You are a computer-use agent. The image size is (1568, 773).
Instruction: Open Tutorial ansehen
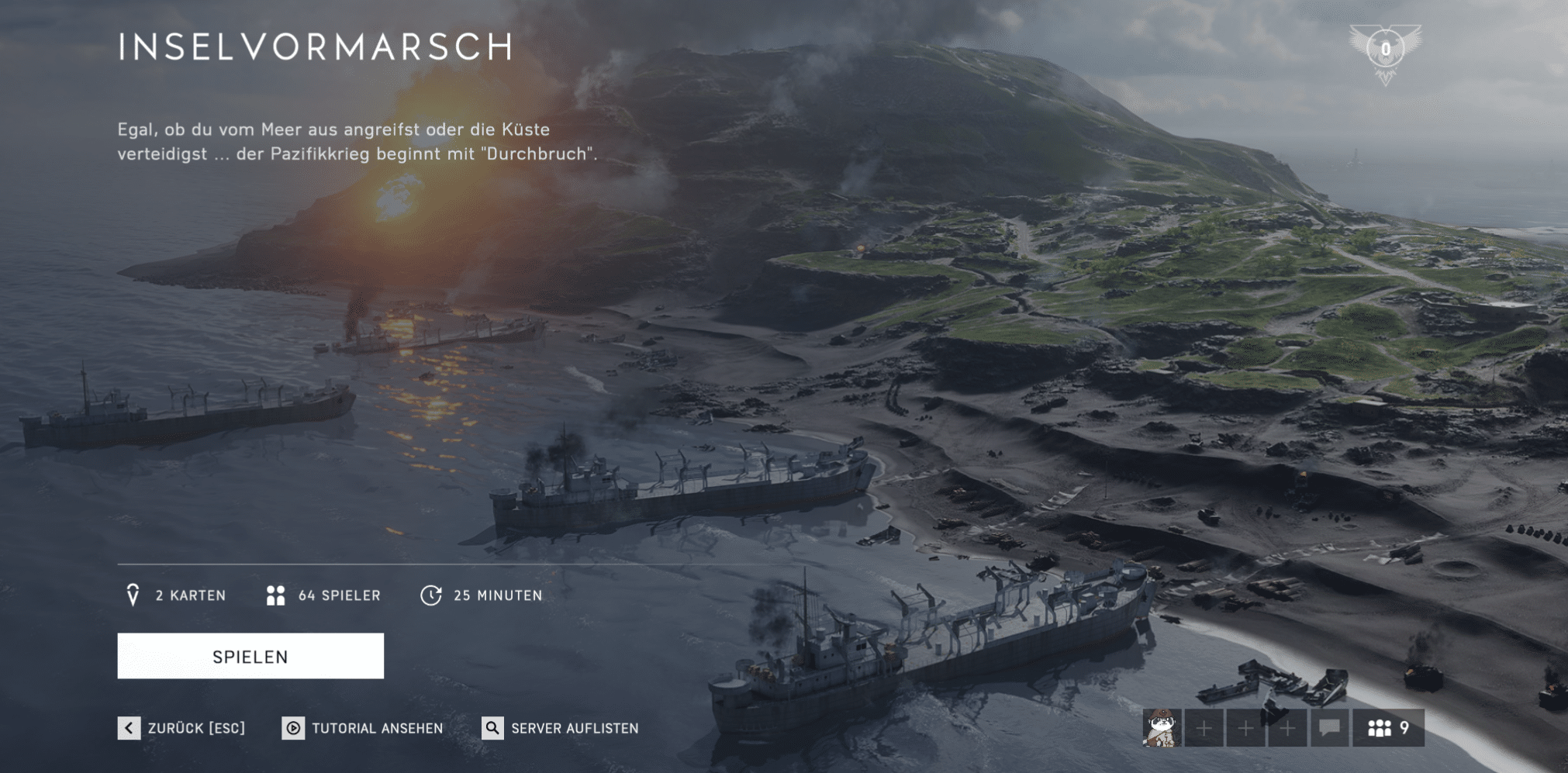[x=363, y=728]
